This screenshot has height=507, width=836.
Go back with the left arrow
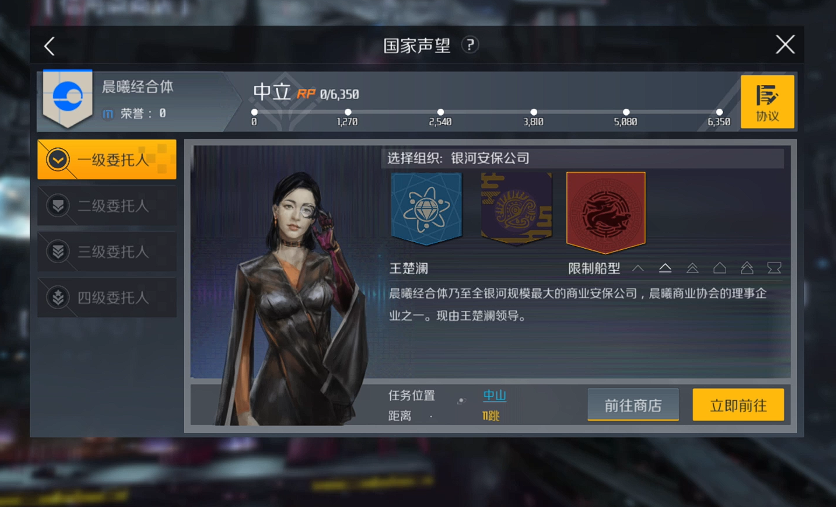click(x=49, y=46)
